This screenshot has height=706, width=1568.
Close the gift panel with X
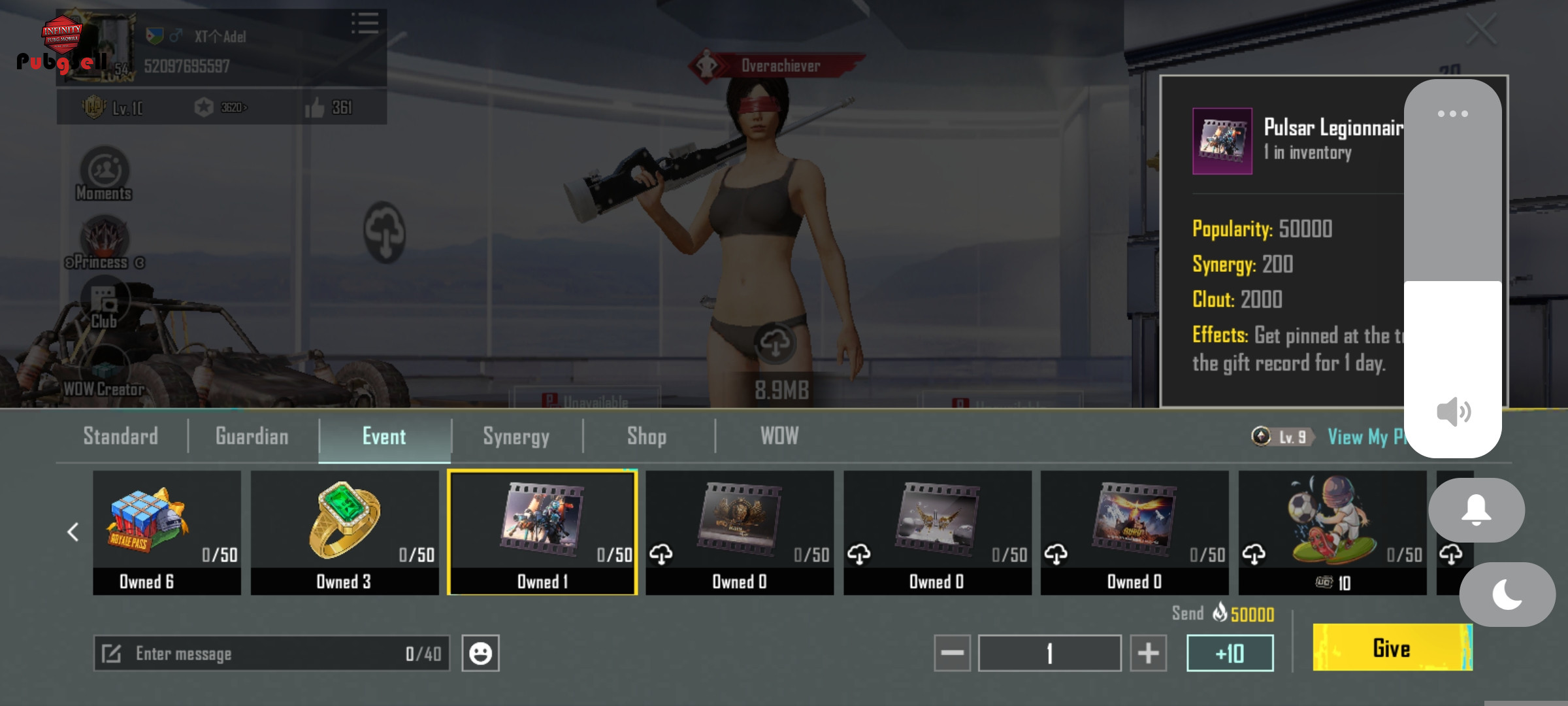1480,29
